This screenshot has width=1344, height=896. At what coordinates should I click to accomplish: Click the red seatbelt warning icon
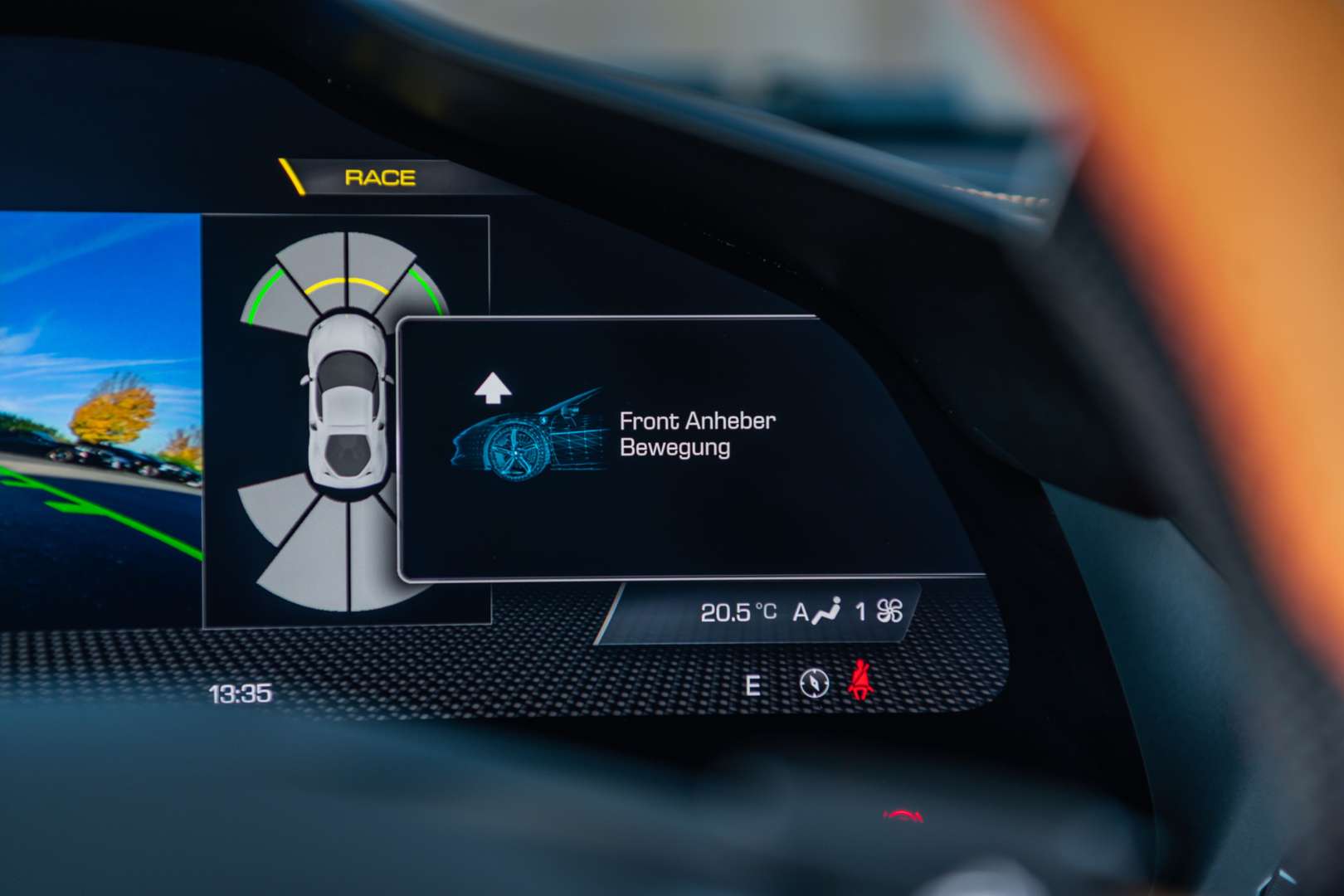pos(861,680)
